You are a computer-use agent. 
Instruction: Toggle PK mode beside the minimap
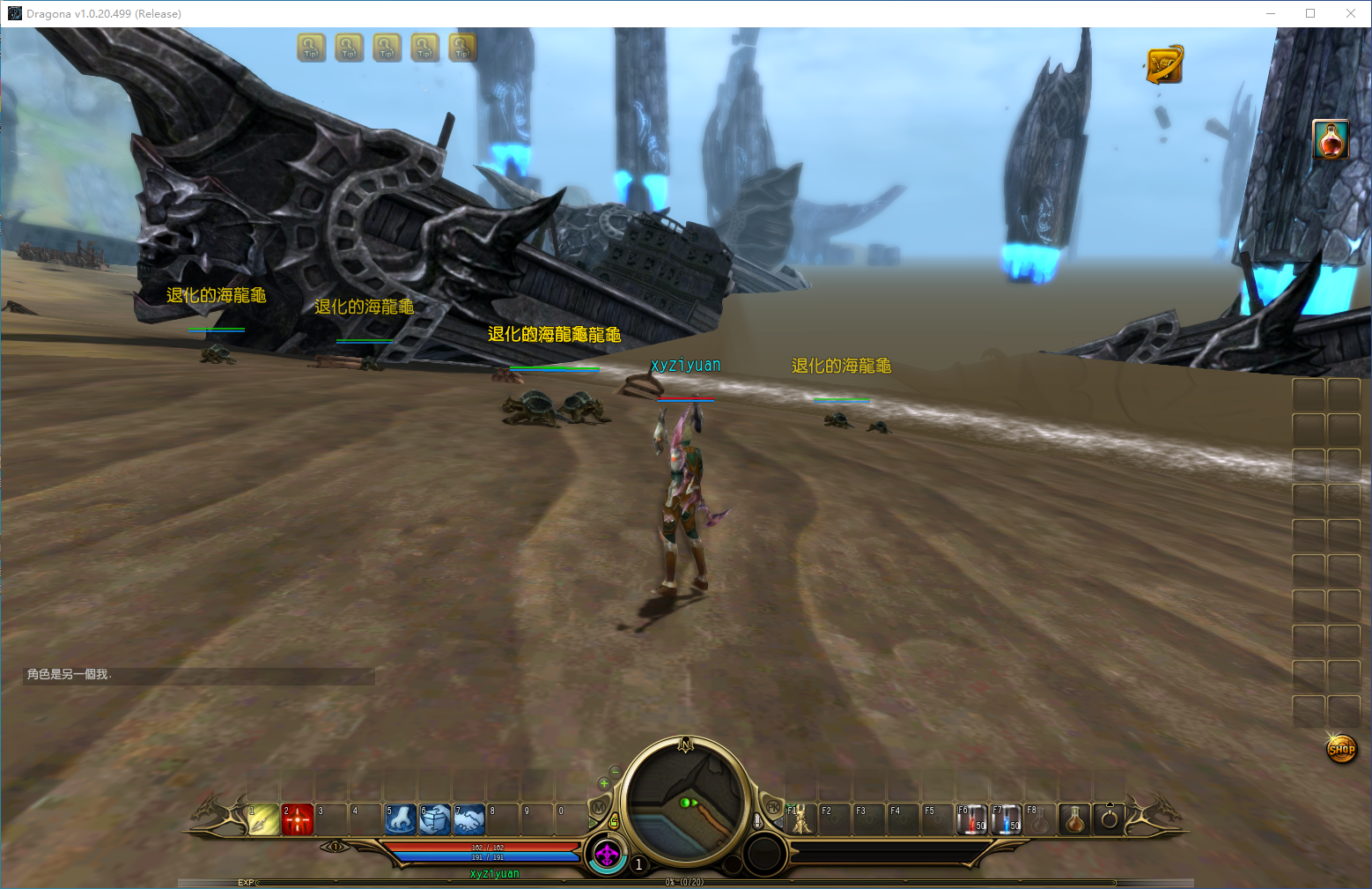pos(772,806)
